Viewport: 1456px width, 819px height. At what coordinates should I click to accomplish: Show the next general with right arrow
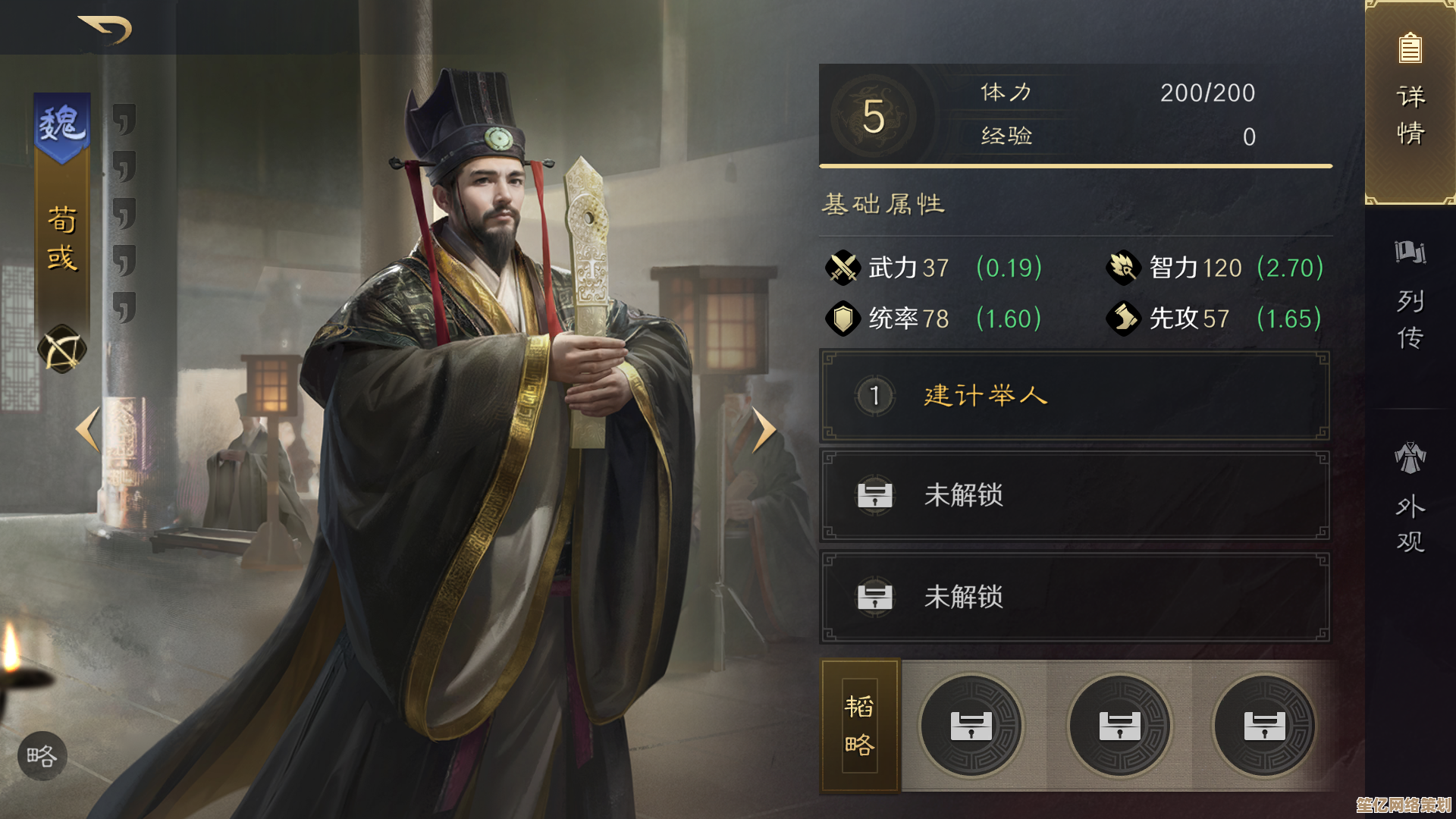tap(764, 430)
